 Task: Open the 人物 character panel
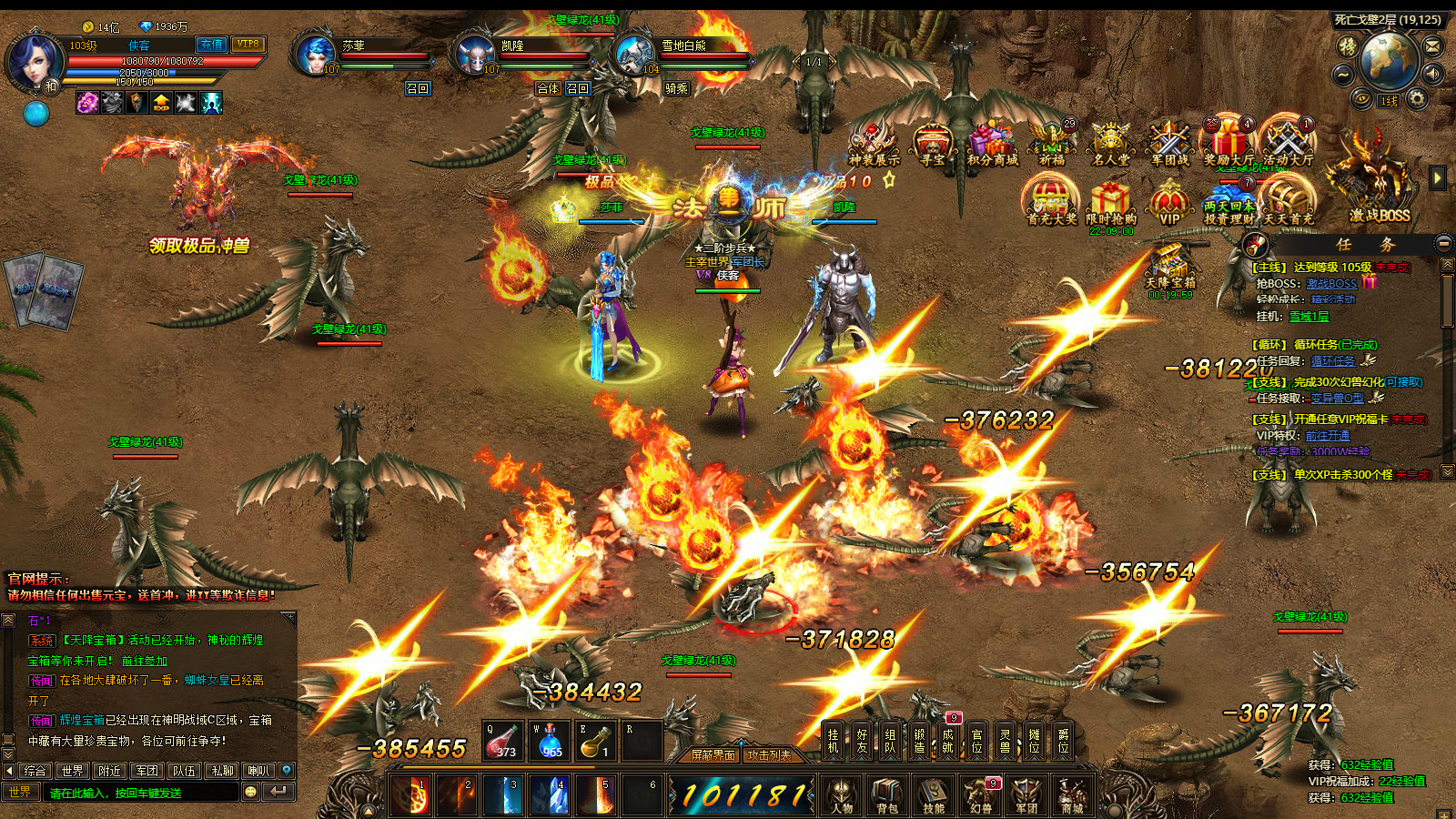842,794
